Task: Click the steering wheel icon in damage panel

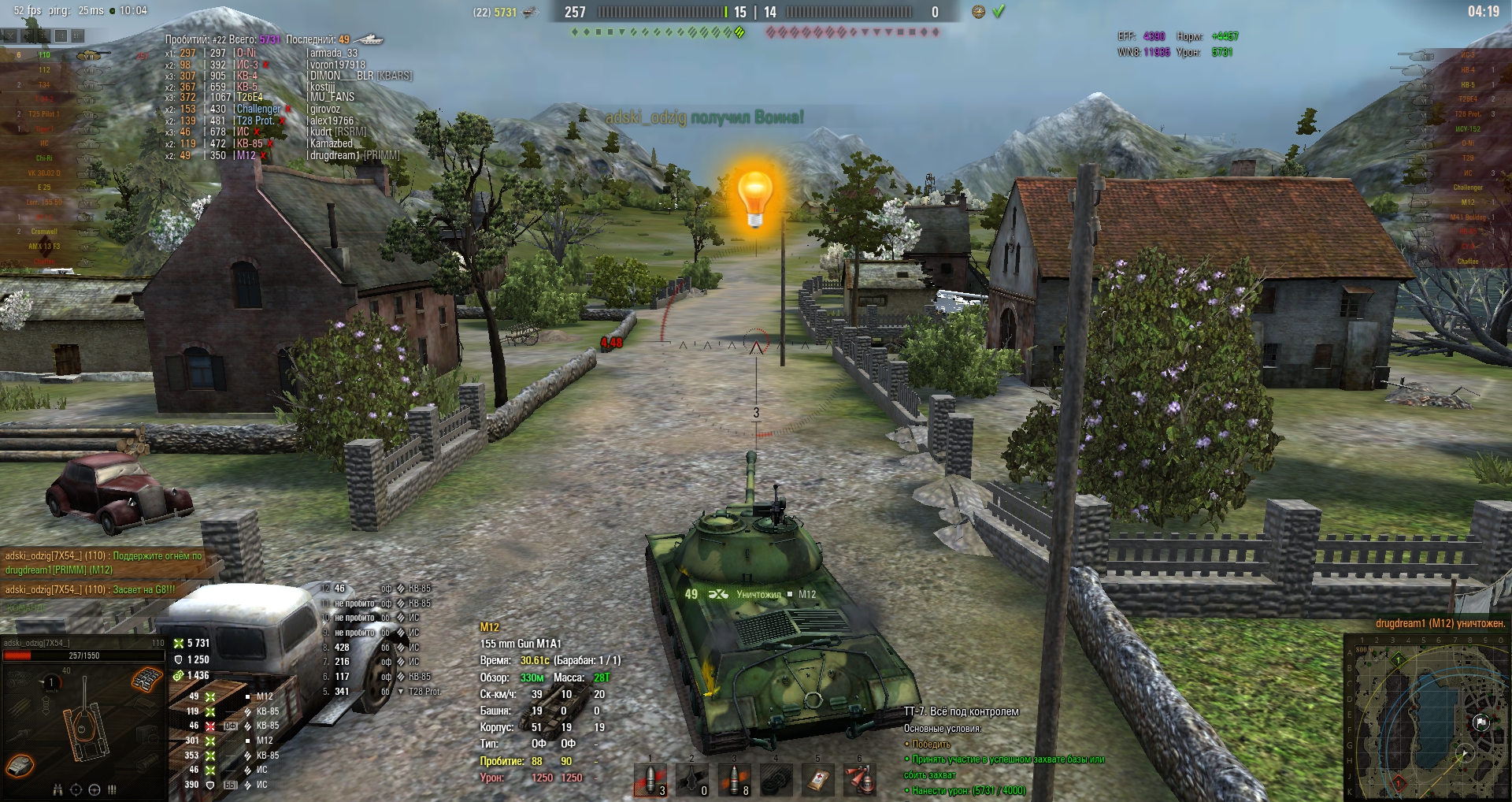Action: tap(94, 789)
